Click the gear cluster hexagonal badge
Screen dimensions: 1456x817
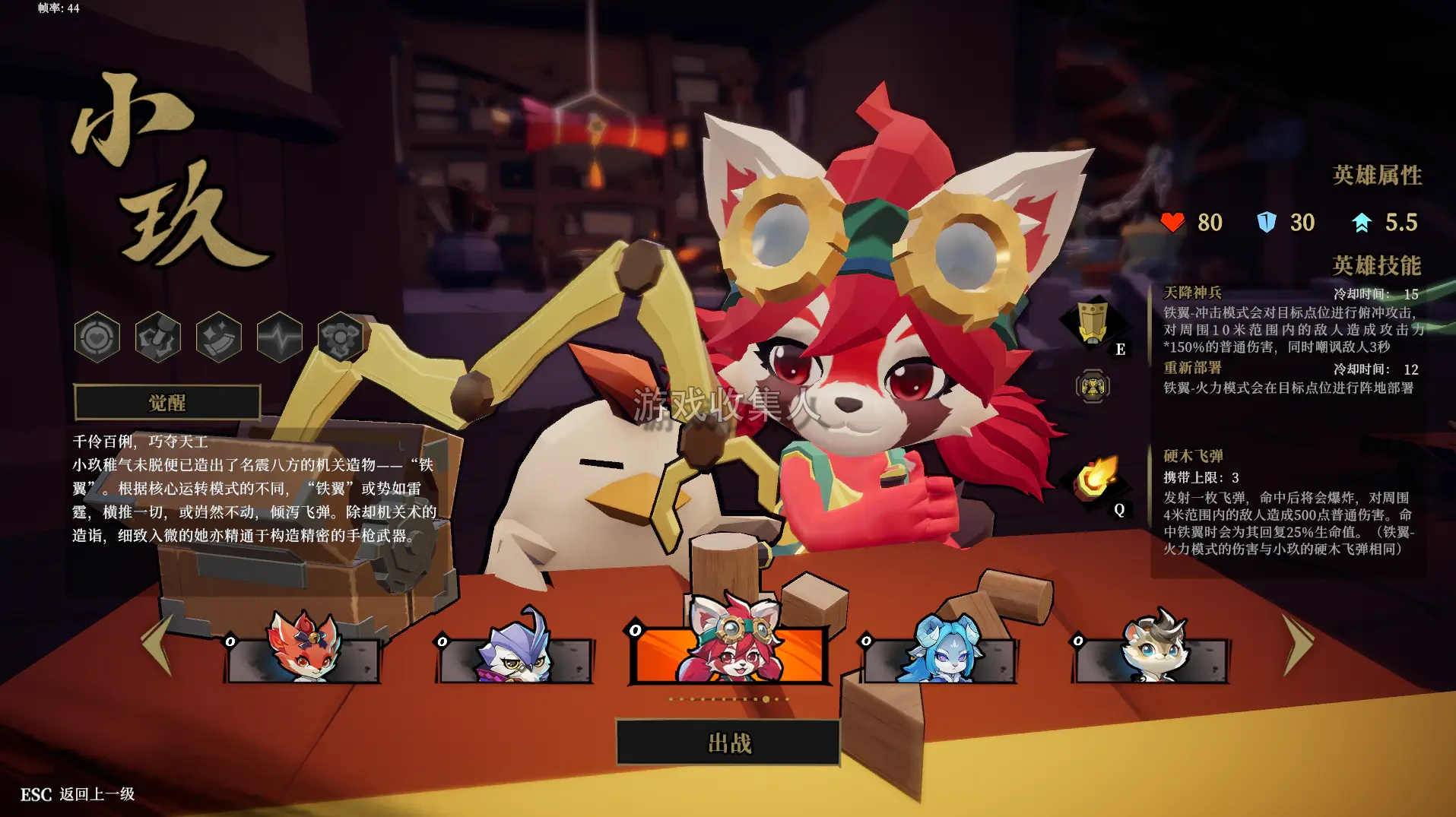pyautogui.click(x=341, y=337)
